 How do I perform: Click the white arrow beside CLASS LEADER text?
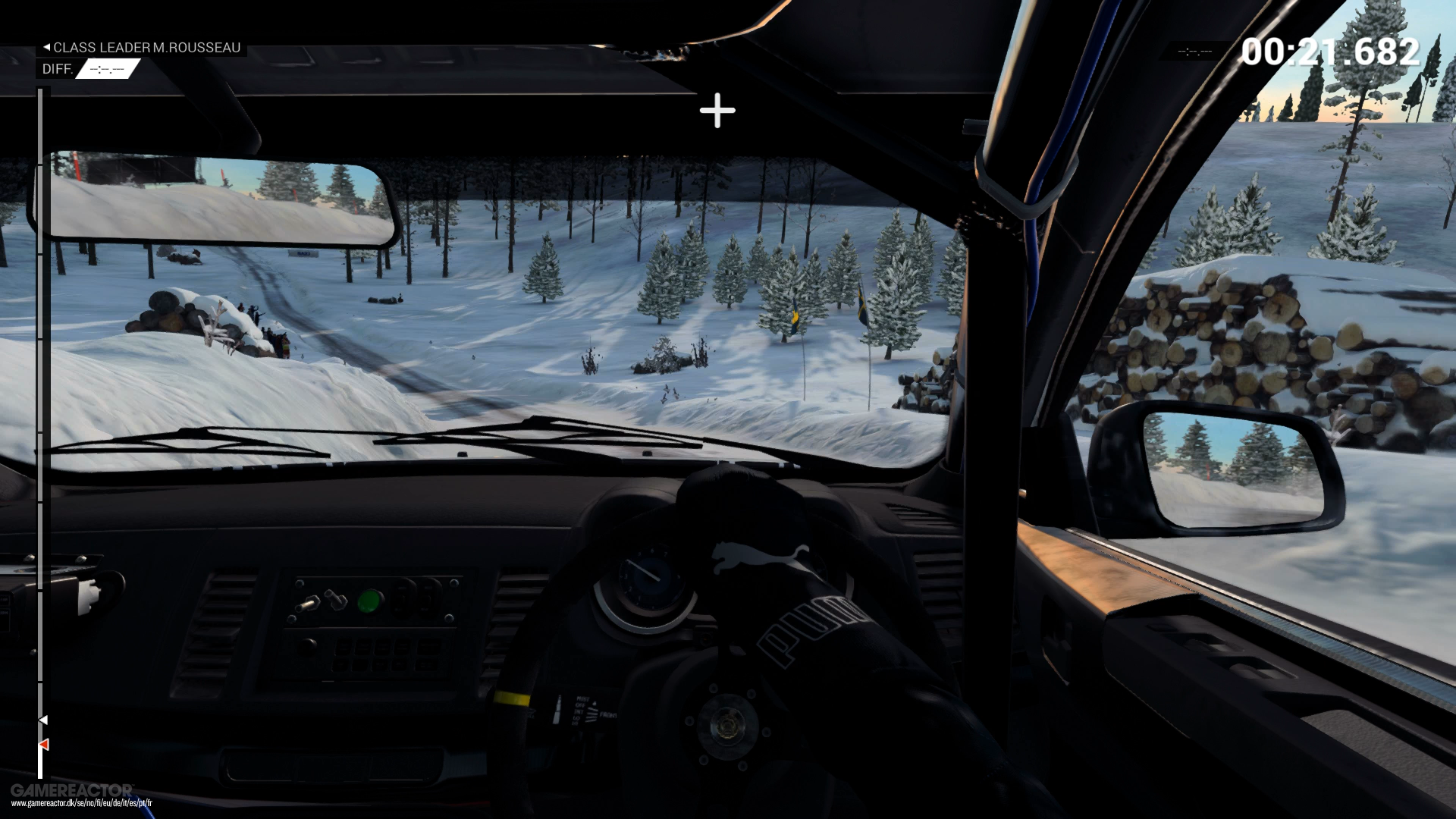click(x=47, y=47)
